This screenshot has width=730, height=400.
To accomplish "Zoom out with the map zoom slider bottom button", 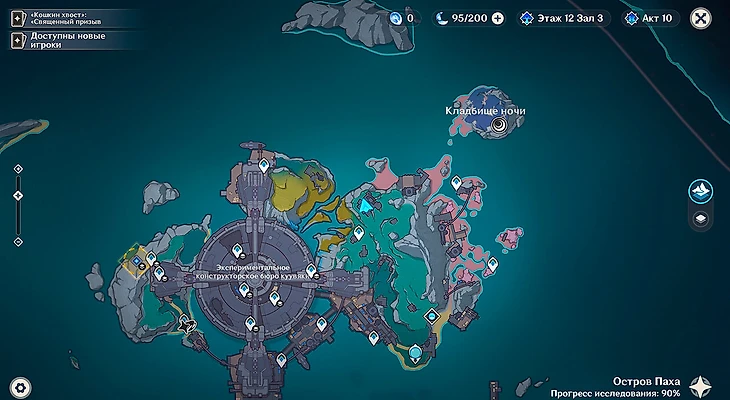I will [19, 241].
